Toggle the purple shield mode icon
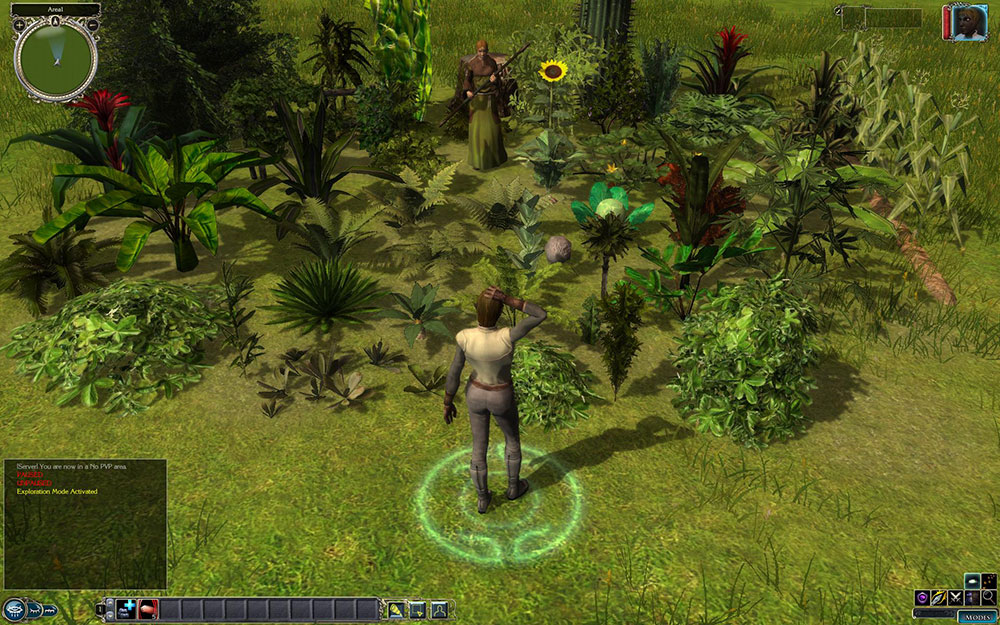 tap(921, 597)
